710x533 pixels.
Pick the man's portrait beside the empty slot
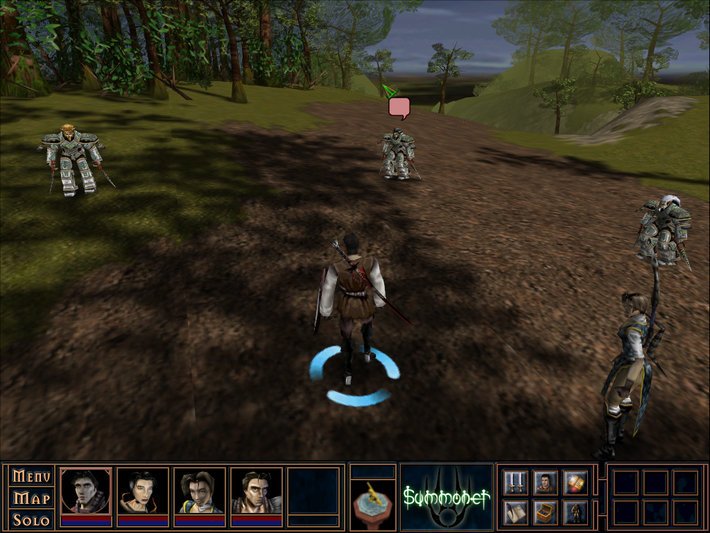pos(257,490)
